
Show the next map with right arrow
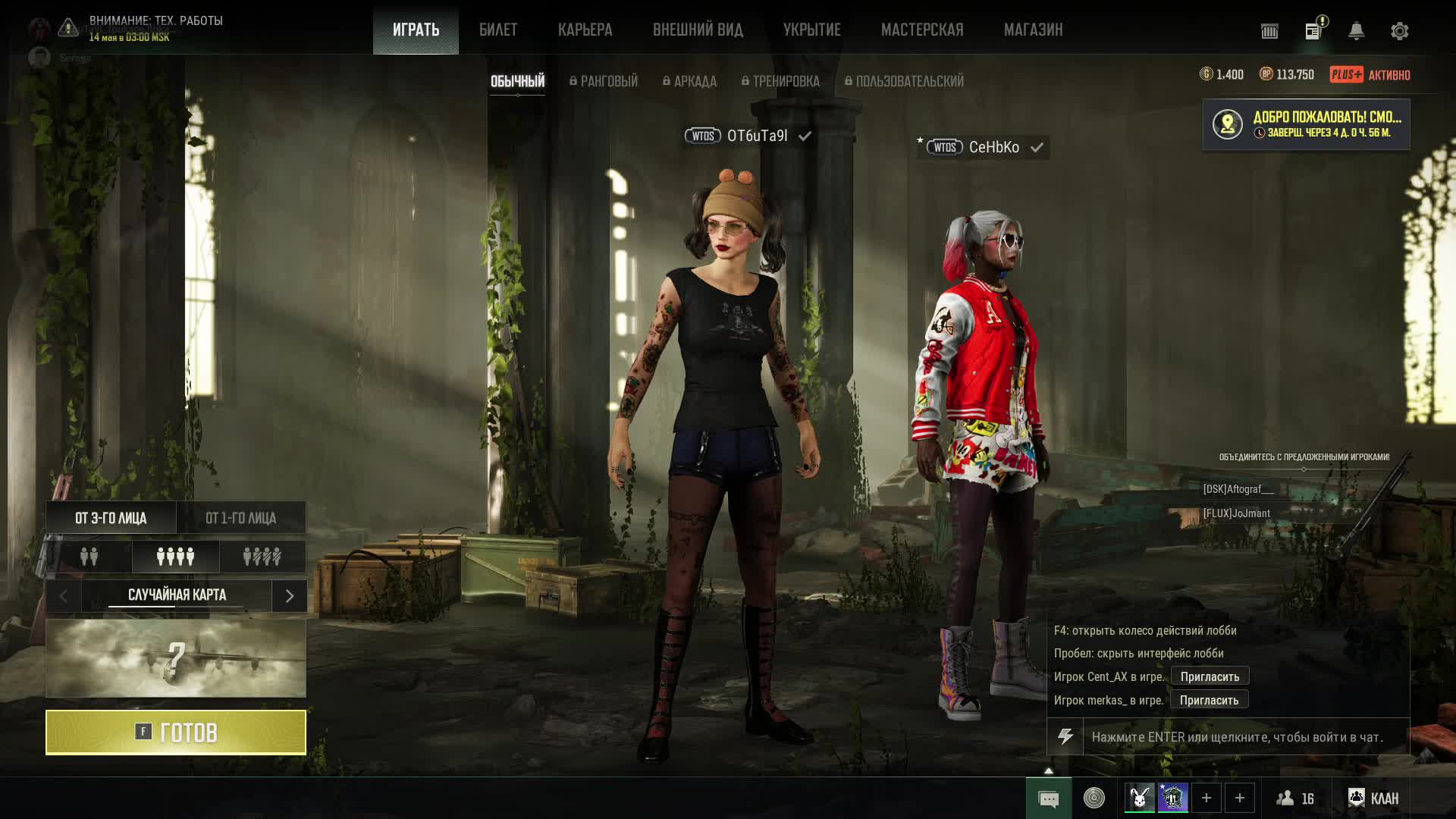pyautogui.click(x=289, y=596)
